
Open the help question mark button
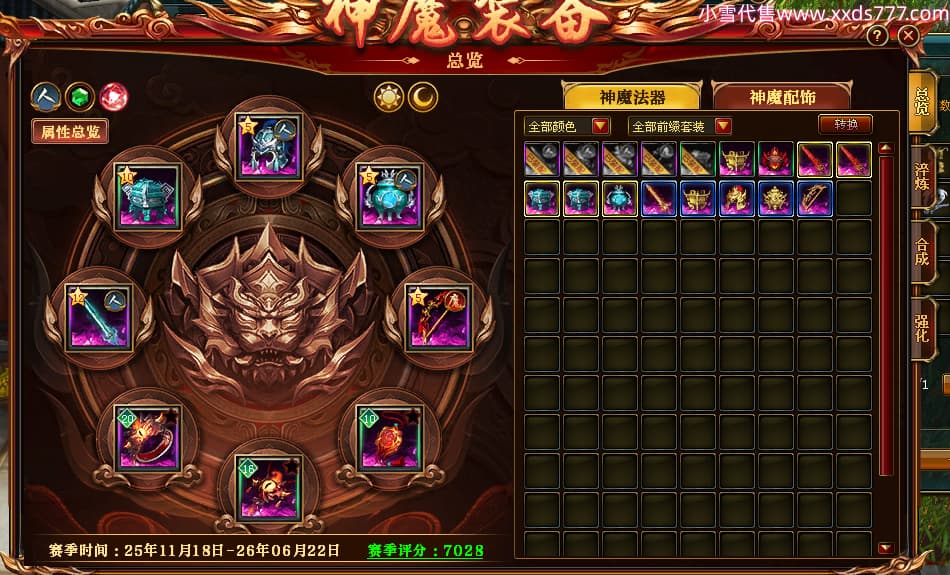coord(877,36)
